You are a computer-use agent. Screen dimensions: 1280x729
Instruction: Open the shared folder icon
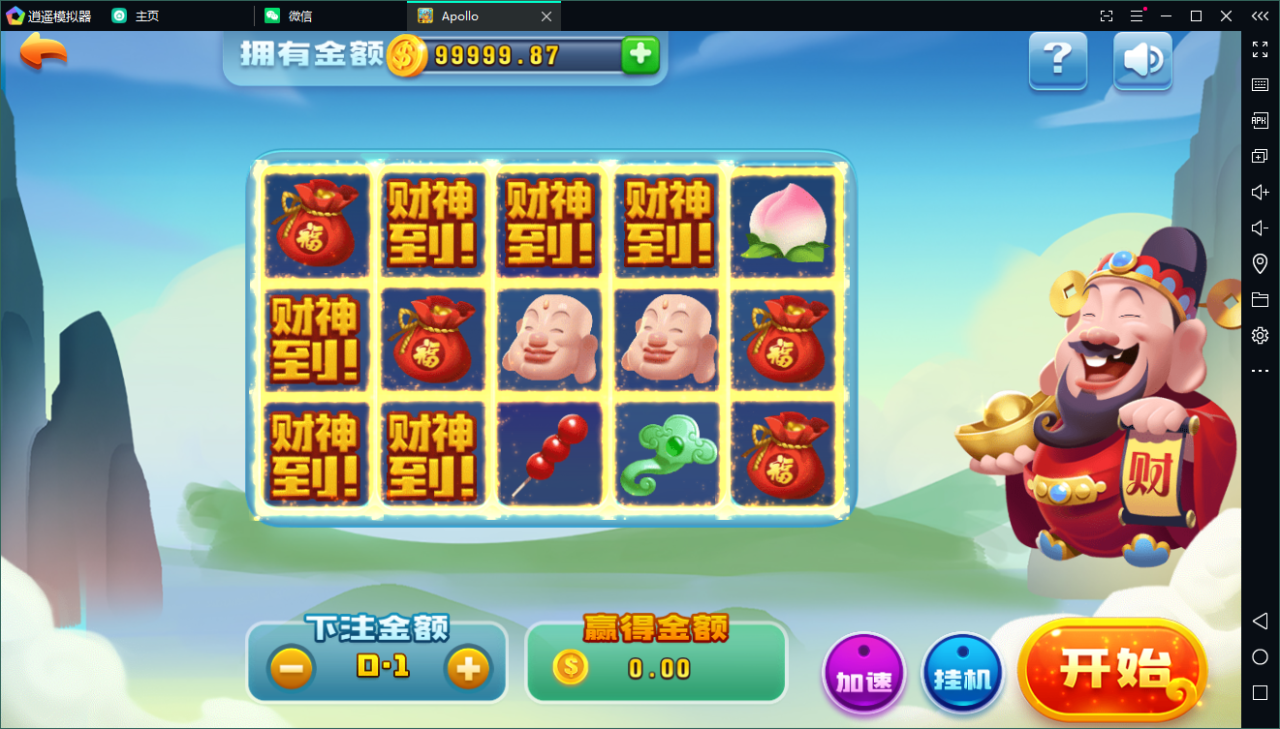tap(1259, 299)
